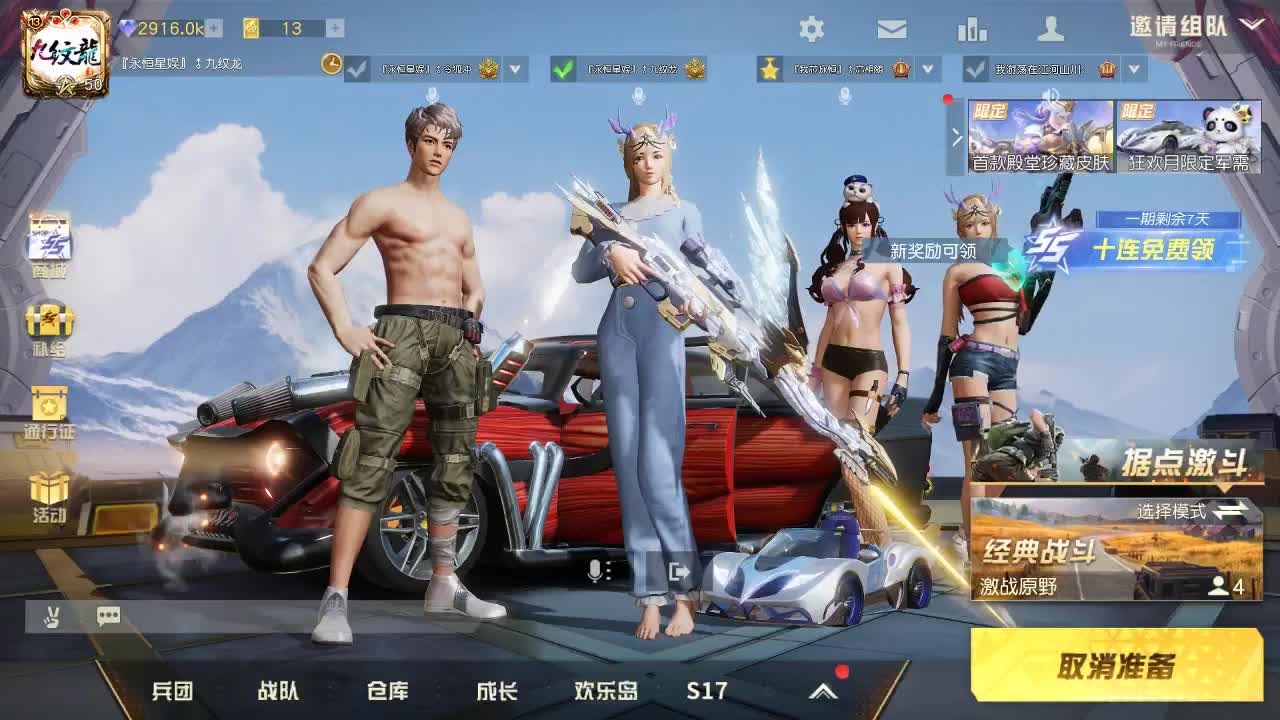The image size is (1280, 720).
Task: Toggle the checkmark beside the rightmost teammate task
Action: [x=975, y=71]
